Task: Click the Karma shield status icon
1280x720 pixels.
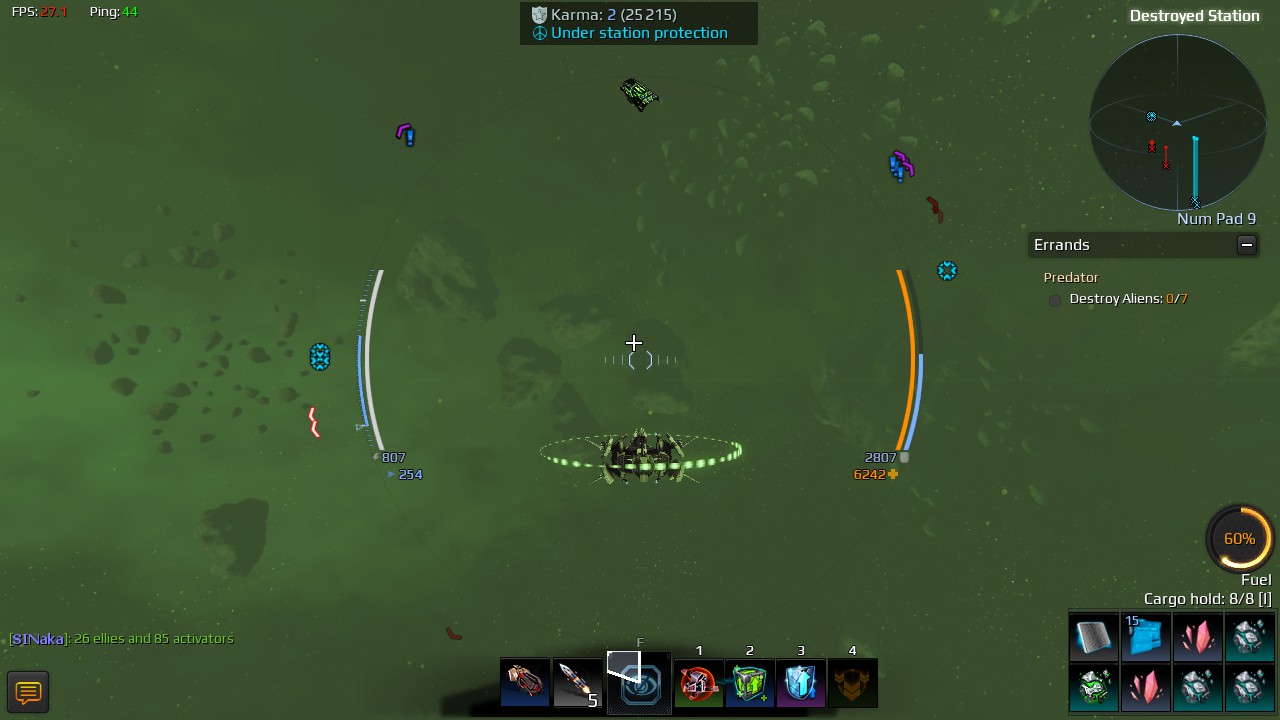Action: point(539,15)
